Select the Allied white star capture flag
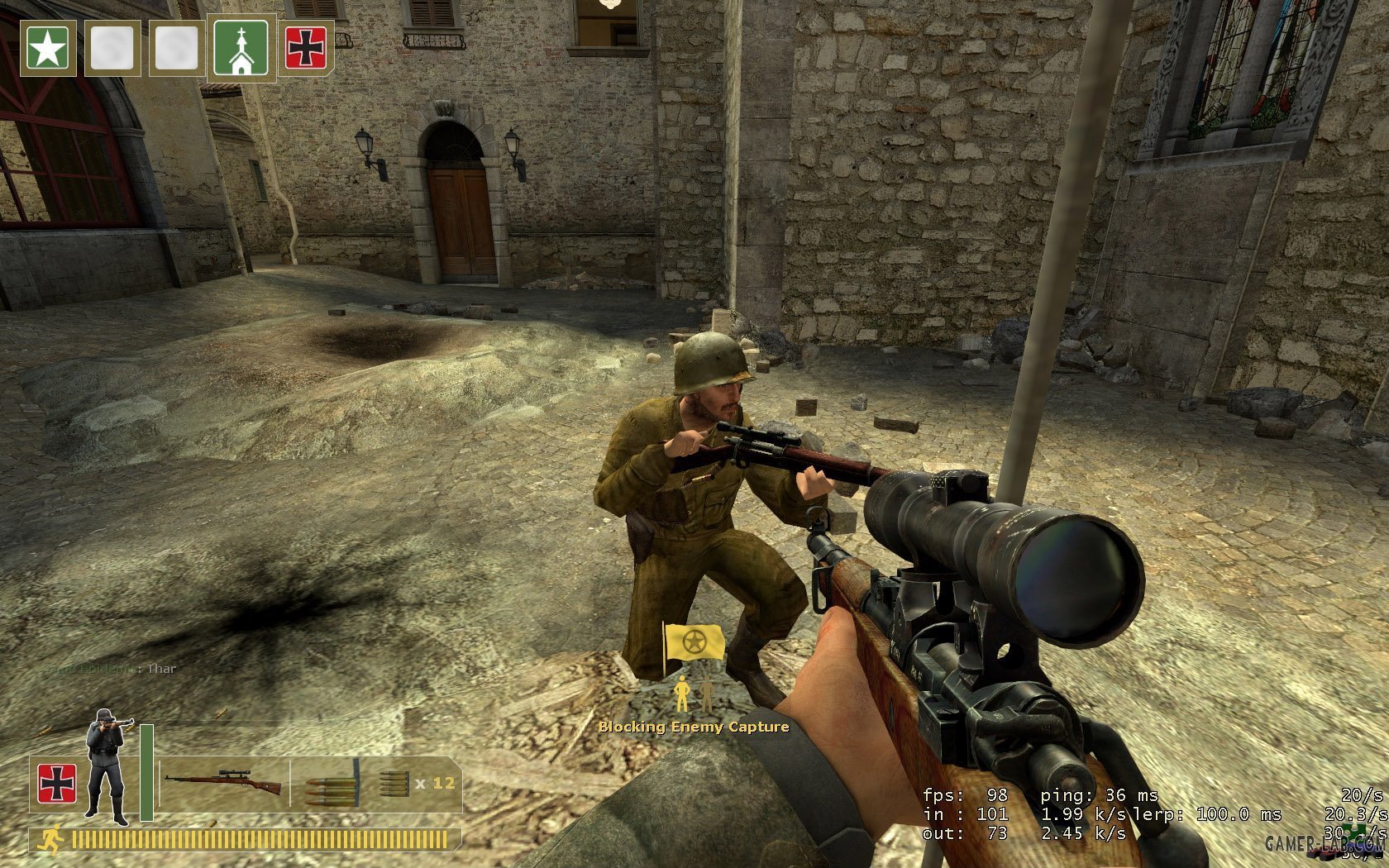This screenshot has width=1389, height=868. [48, 49]
